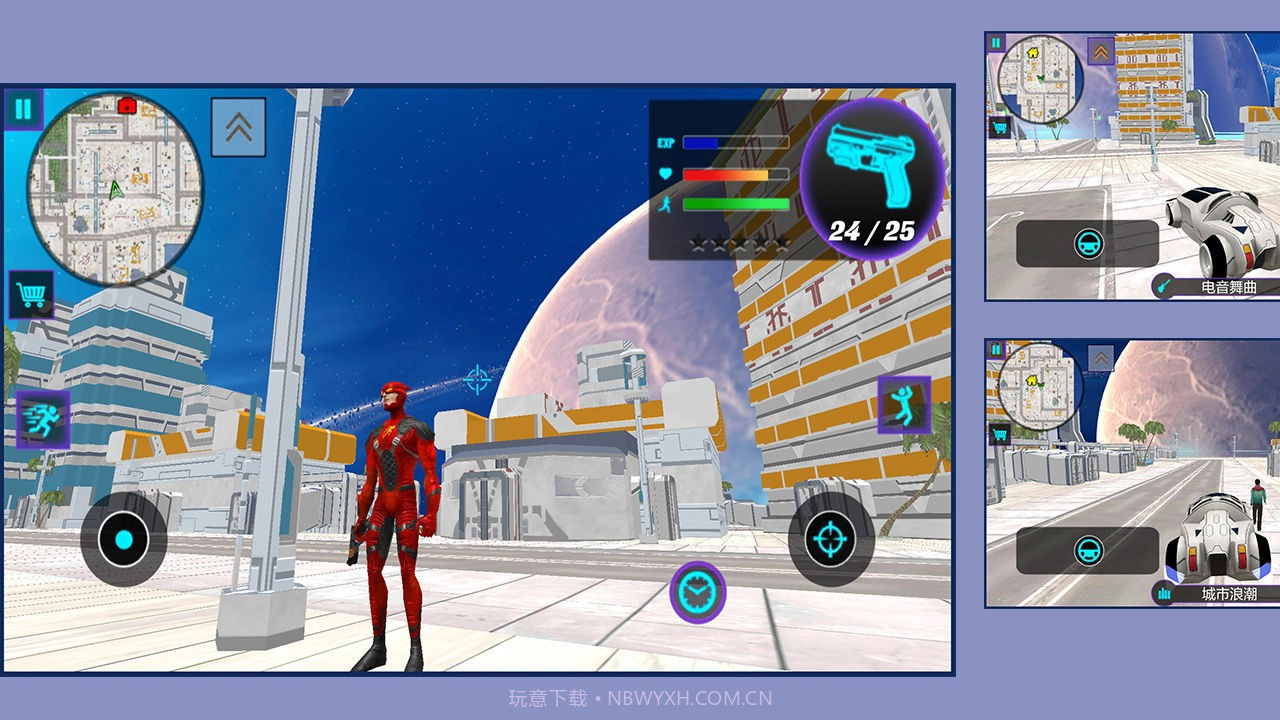Open the large view's circular minimap
This screenshot has width=1280, height=720.
click(x=115, y=188)
